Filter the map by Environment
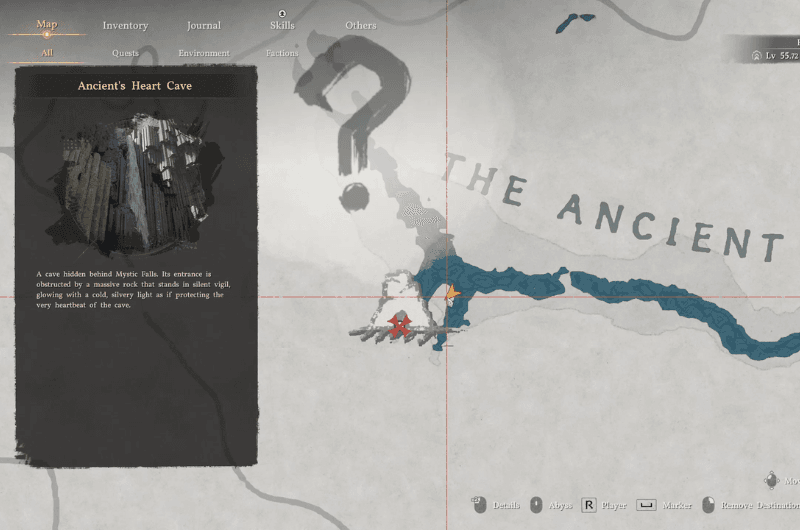The image size is (800, 530). click(204, 53)
